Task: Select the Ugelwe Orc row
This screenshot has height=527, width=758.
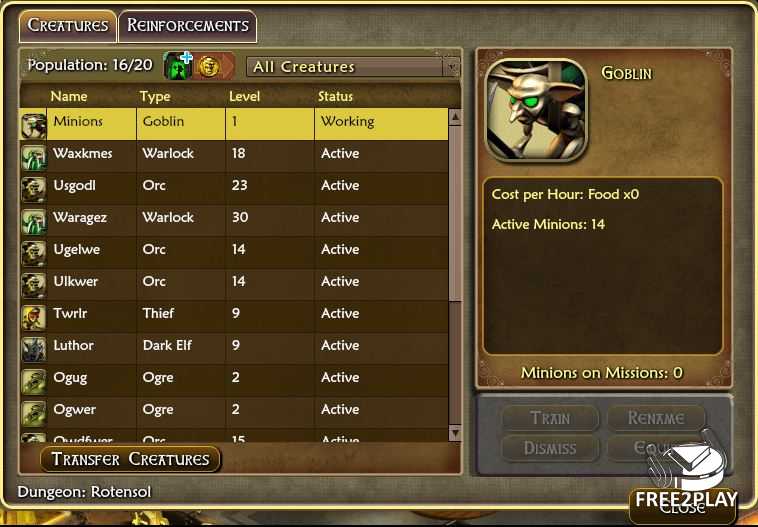Action: tap(240, 250)
